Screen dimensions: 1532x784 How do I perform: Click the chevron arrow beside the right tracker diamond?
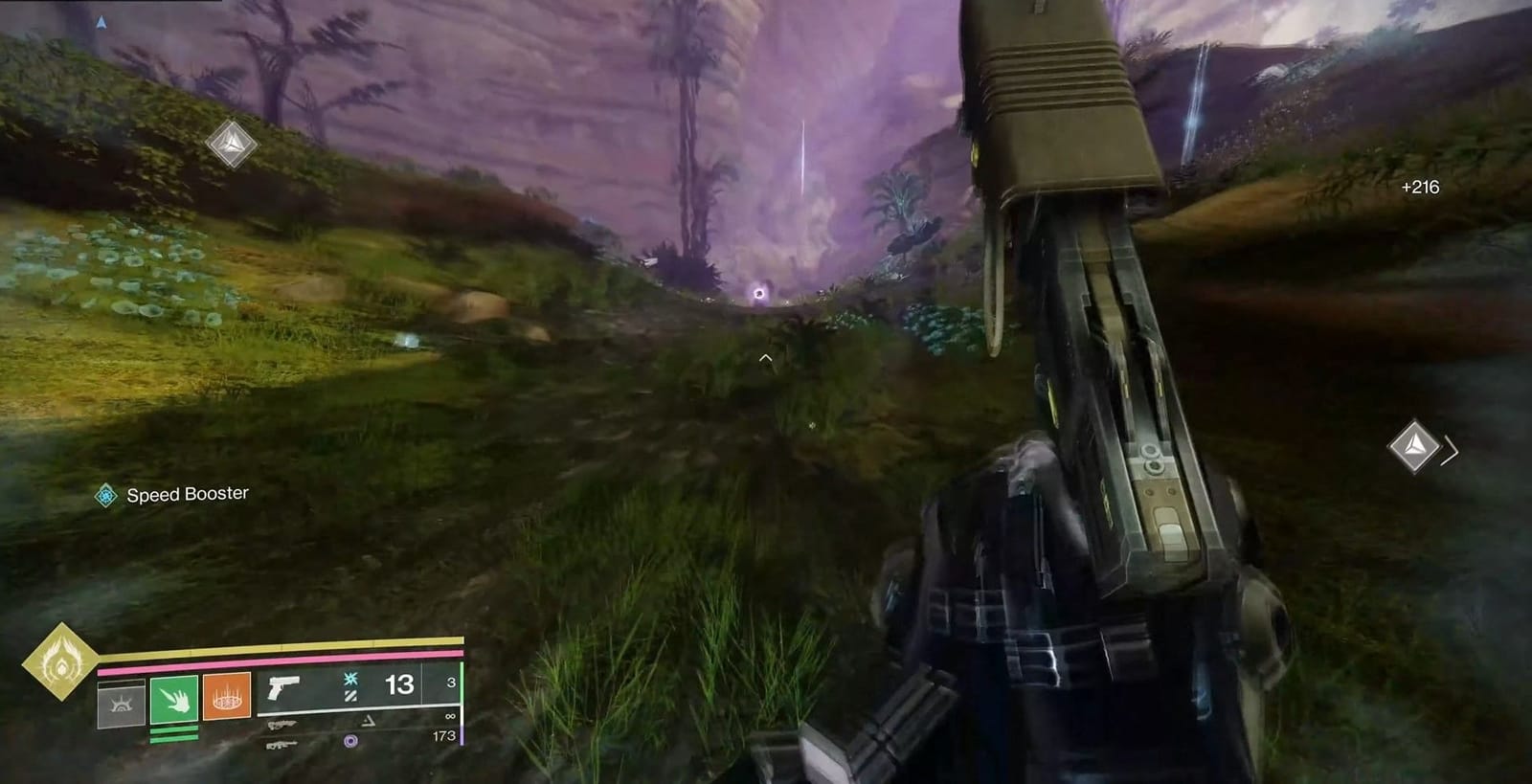coord(1450,451)
